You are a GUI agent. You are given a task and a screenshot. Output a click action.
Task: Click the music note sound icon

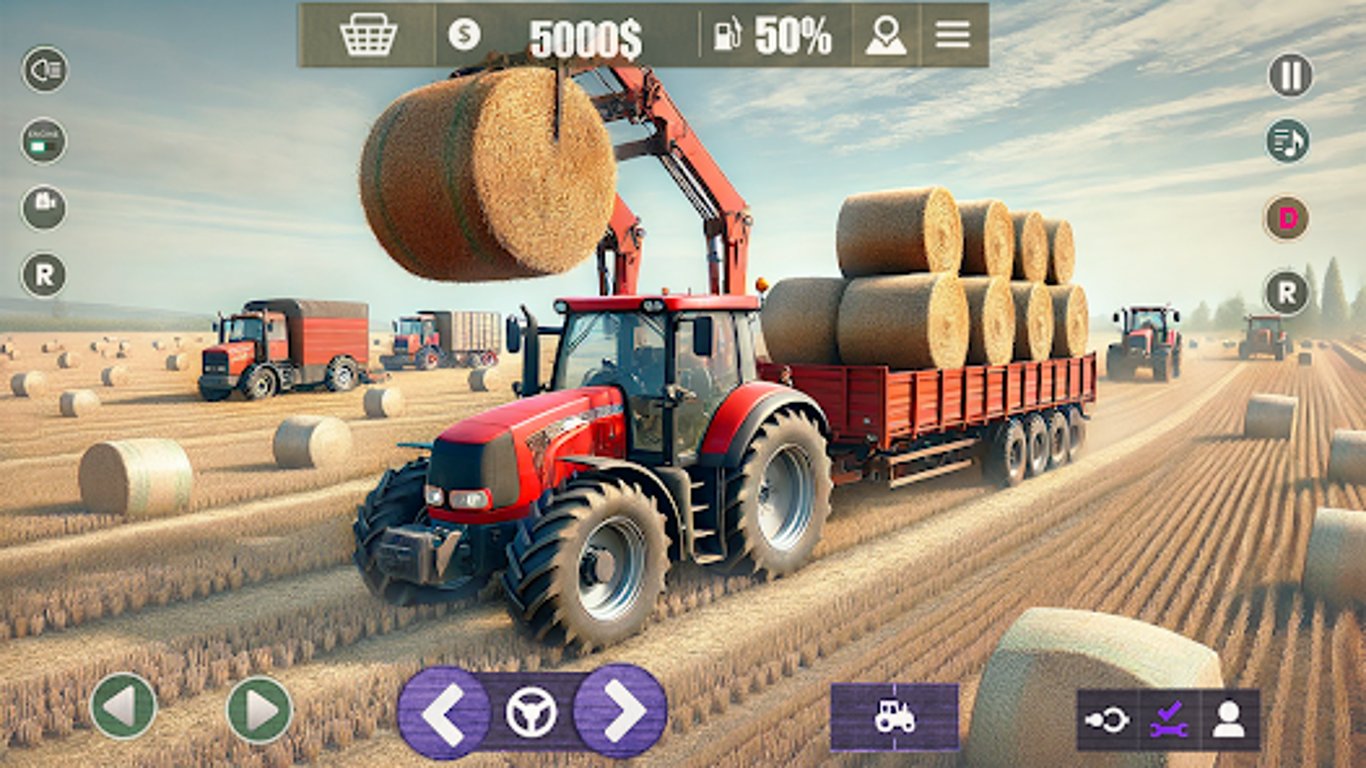pos(1290,140)
